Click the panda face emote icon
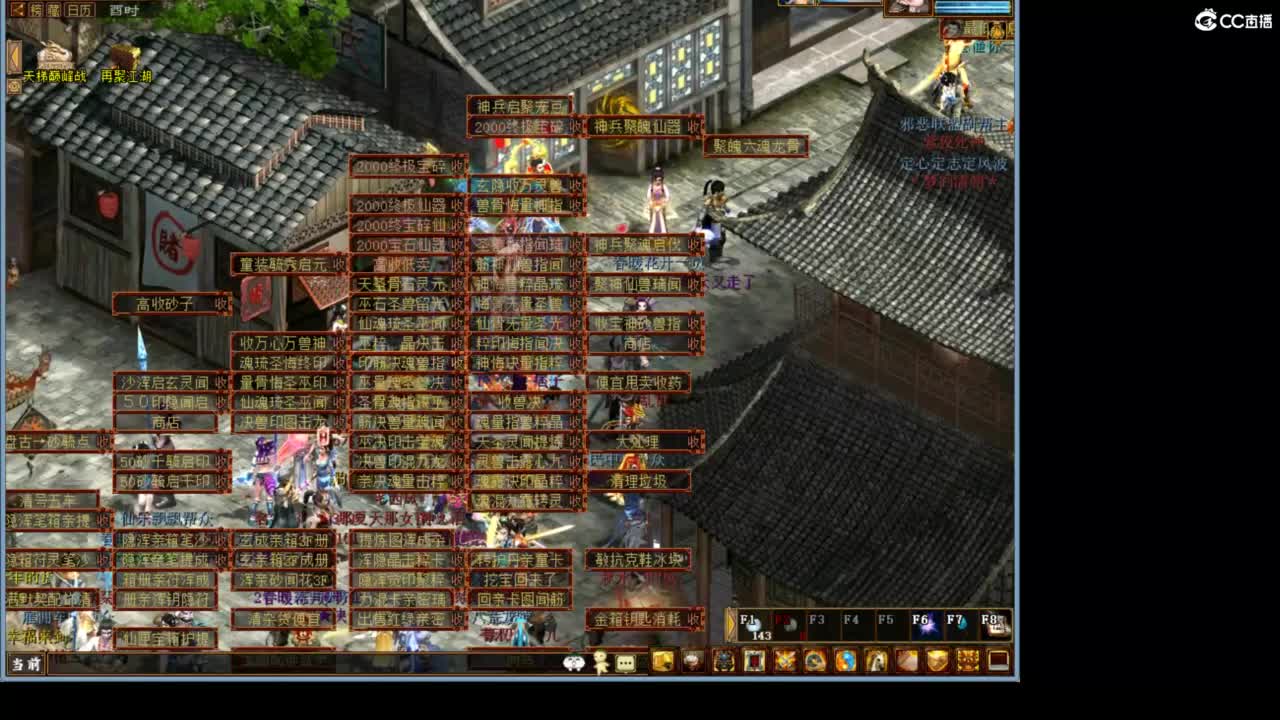Viewport: 1280px width, 720px height. click(x=573, y=662)
